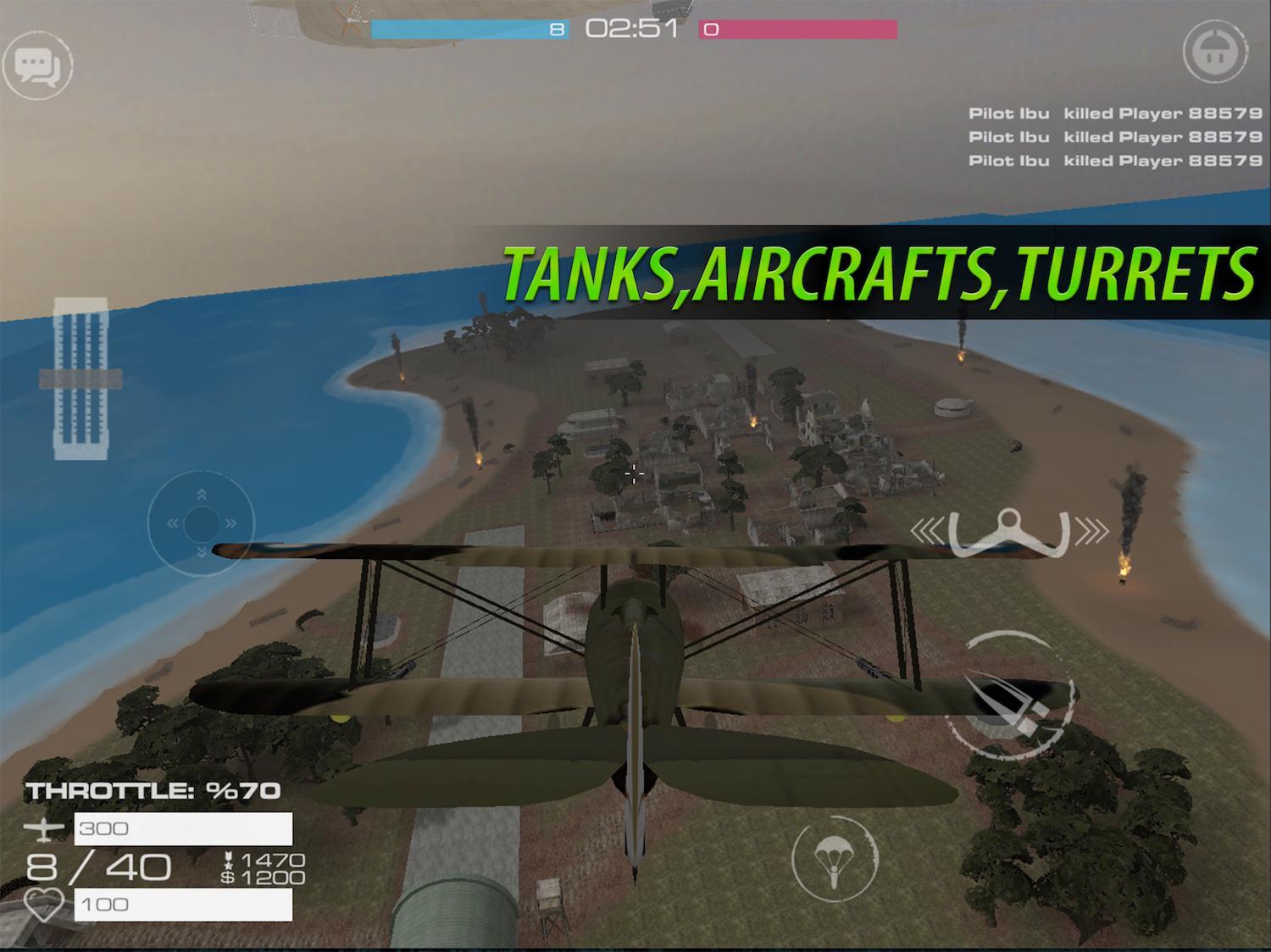Adjust the THROTTLE %70 control
The width and height of the screenshot is (1271, 952).
coord(153,789)
